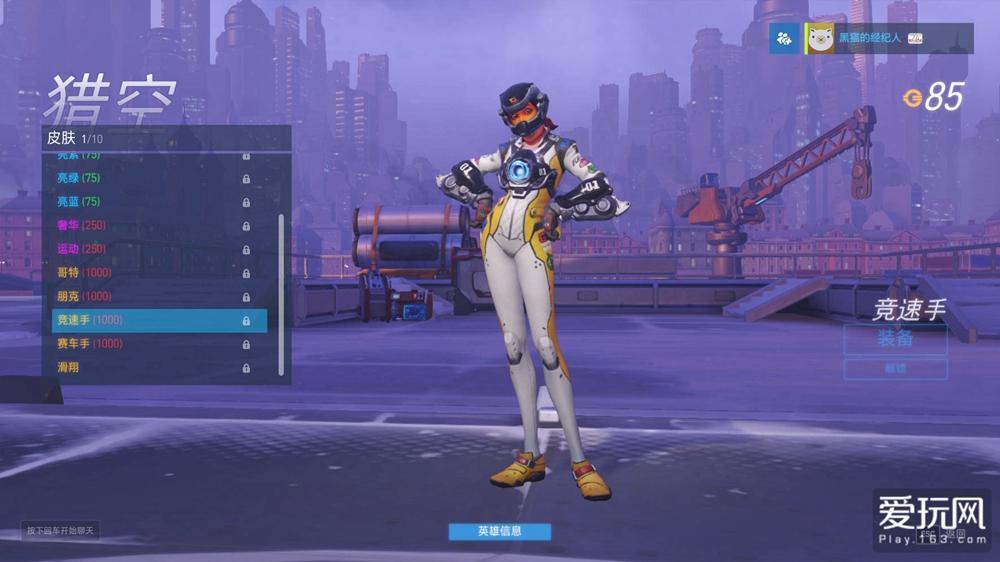This screenshot has height=562, width=1000.
Task: Click the 解锁 unlock button
Action: point(895,369)
